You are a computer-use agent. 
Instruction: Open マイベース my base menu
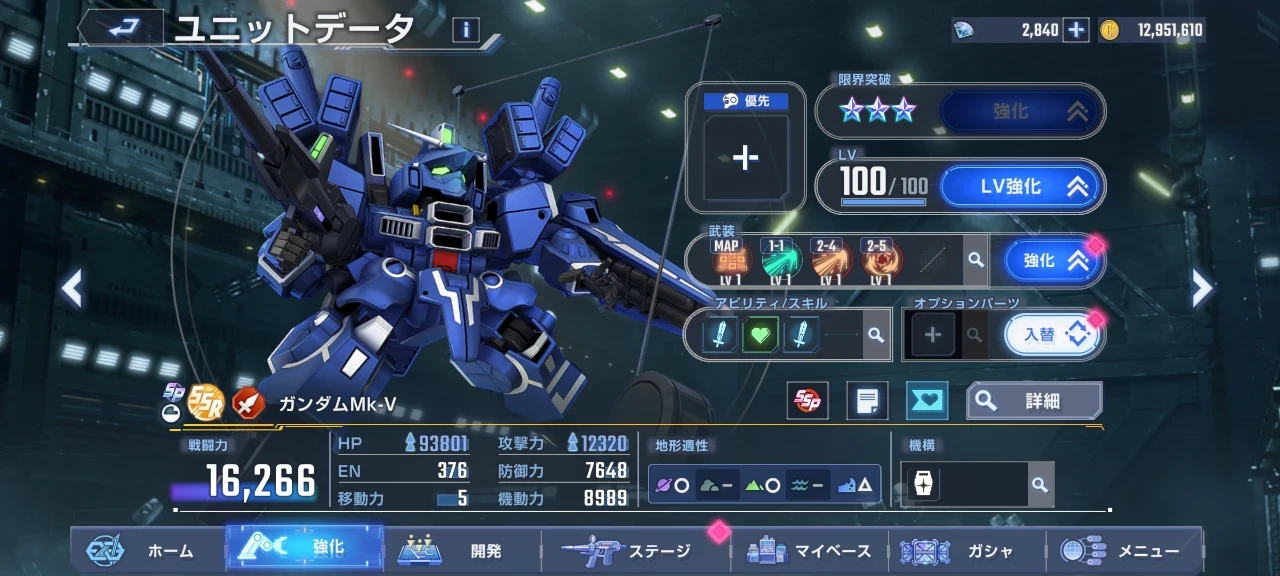click(810, 551)
